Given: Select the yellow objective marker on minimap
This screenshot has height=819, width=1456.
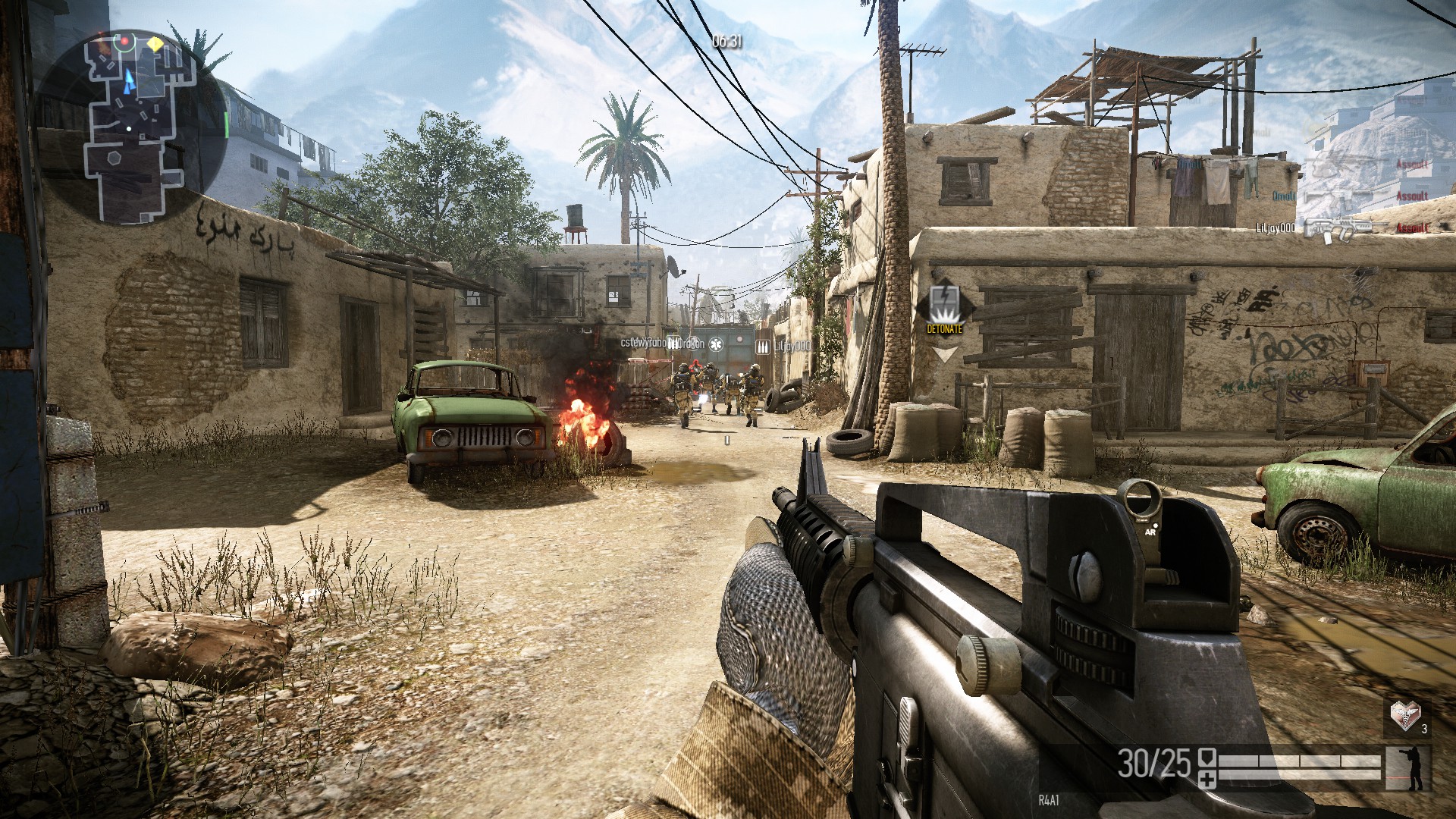Looking at the screenshot, I should coord(155,45).
